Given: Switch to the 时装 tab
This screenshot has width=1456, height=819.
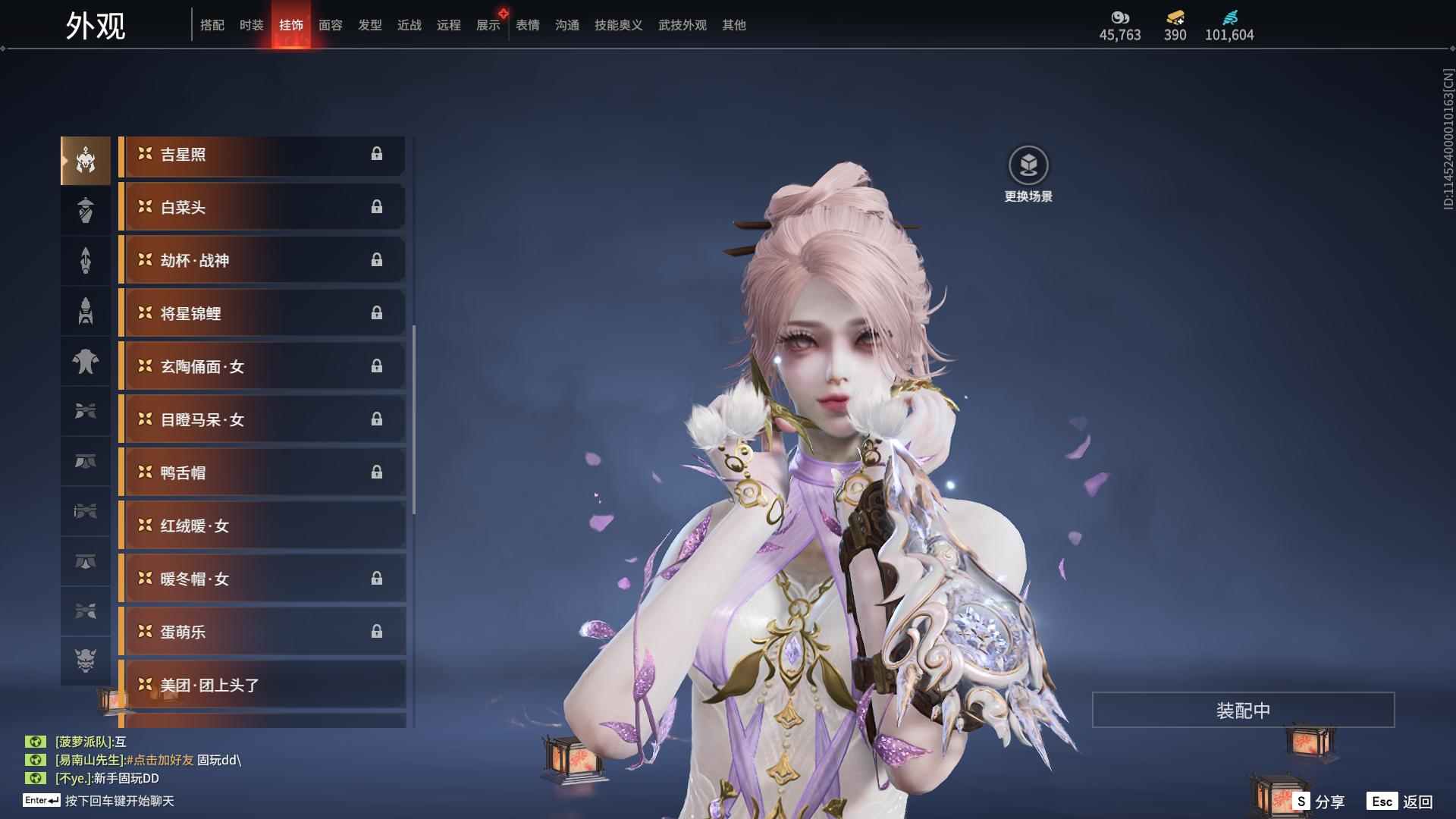Looking at the screenshot, I should (251, 25).
